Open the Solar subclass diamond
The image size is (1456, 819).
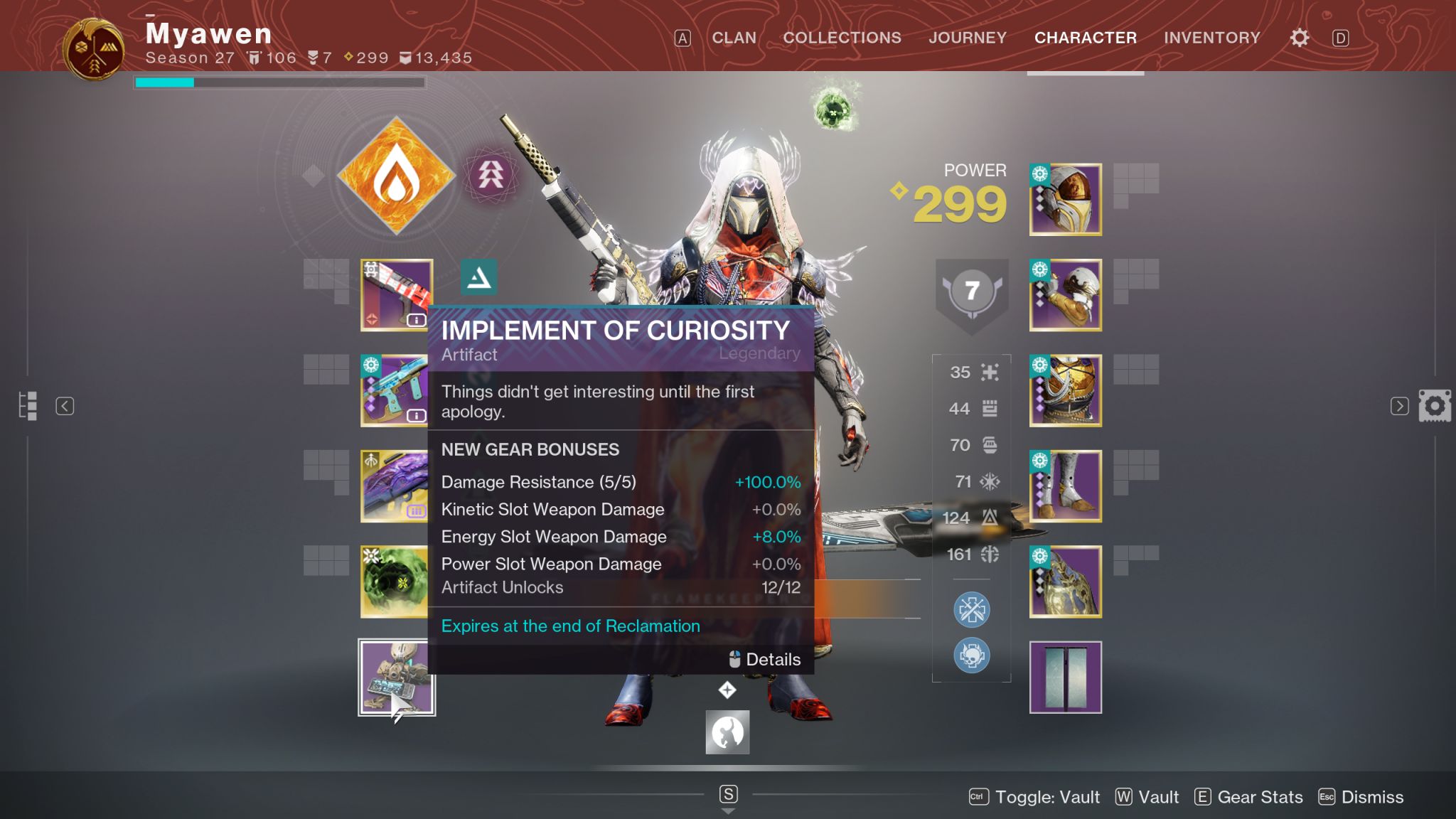coord(396,176)
